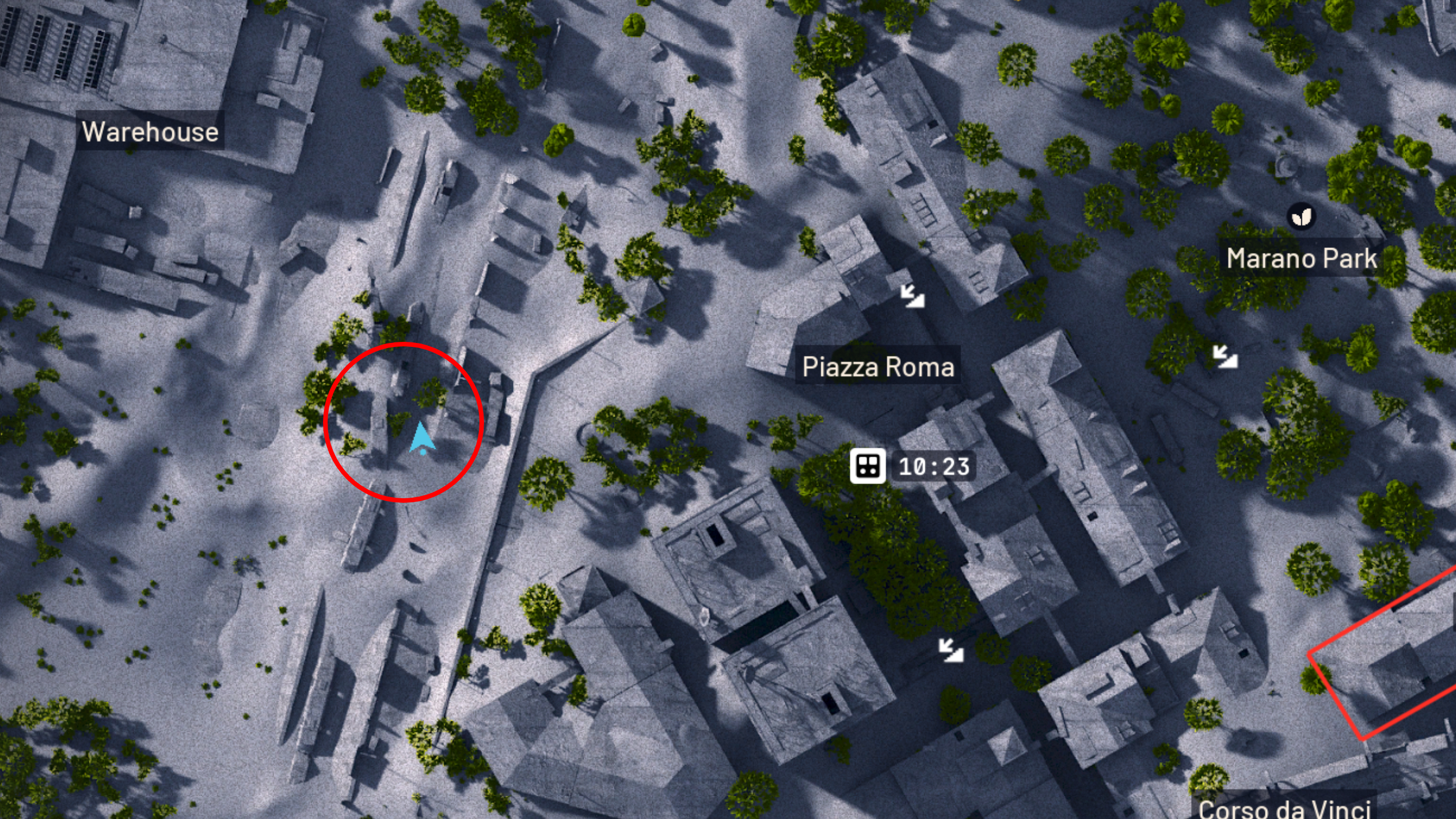Click the Warehouse location label
The height and width of the screenshot is (819, 1456).
(150, 132)
